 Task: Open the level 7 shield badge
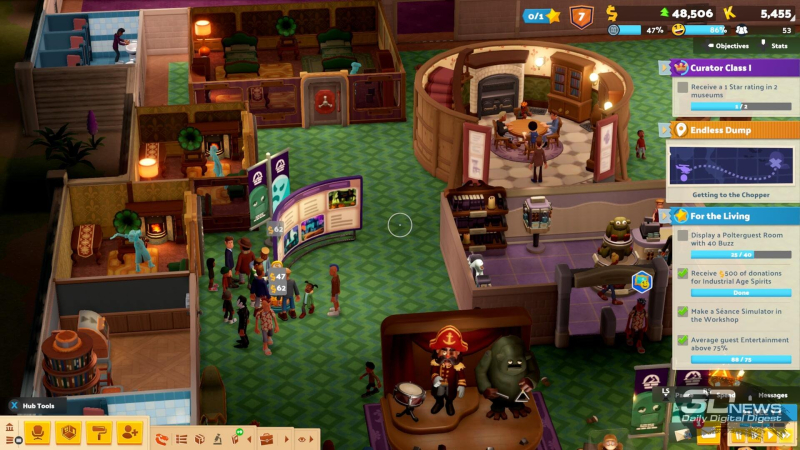[581, 16]
